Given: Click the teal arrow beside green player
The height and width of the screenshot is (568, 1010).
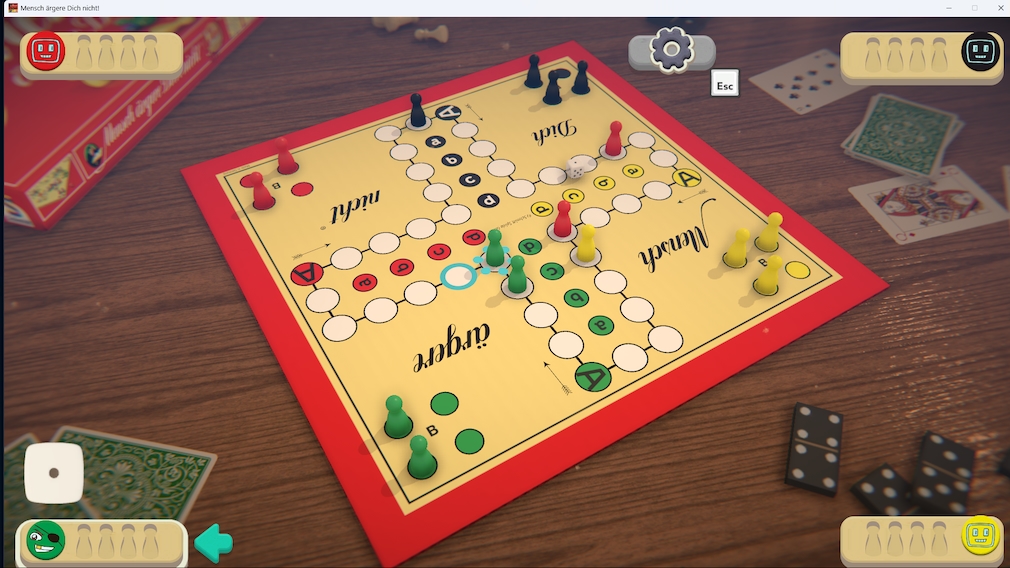Looking at the screenshot, I should [x=213, y=542].
